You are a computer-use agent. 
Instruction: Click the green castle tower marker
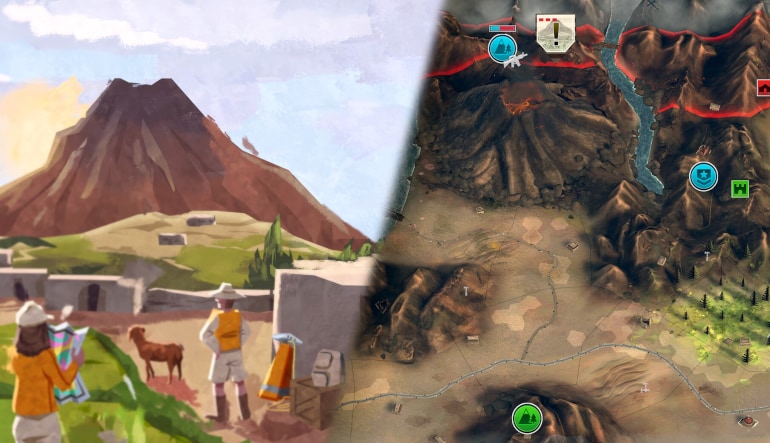[740, 187]
